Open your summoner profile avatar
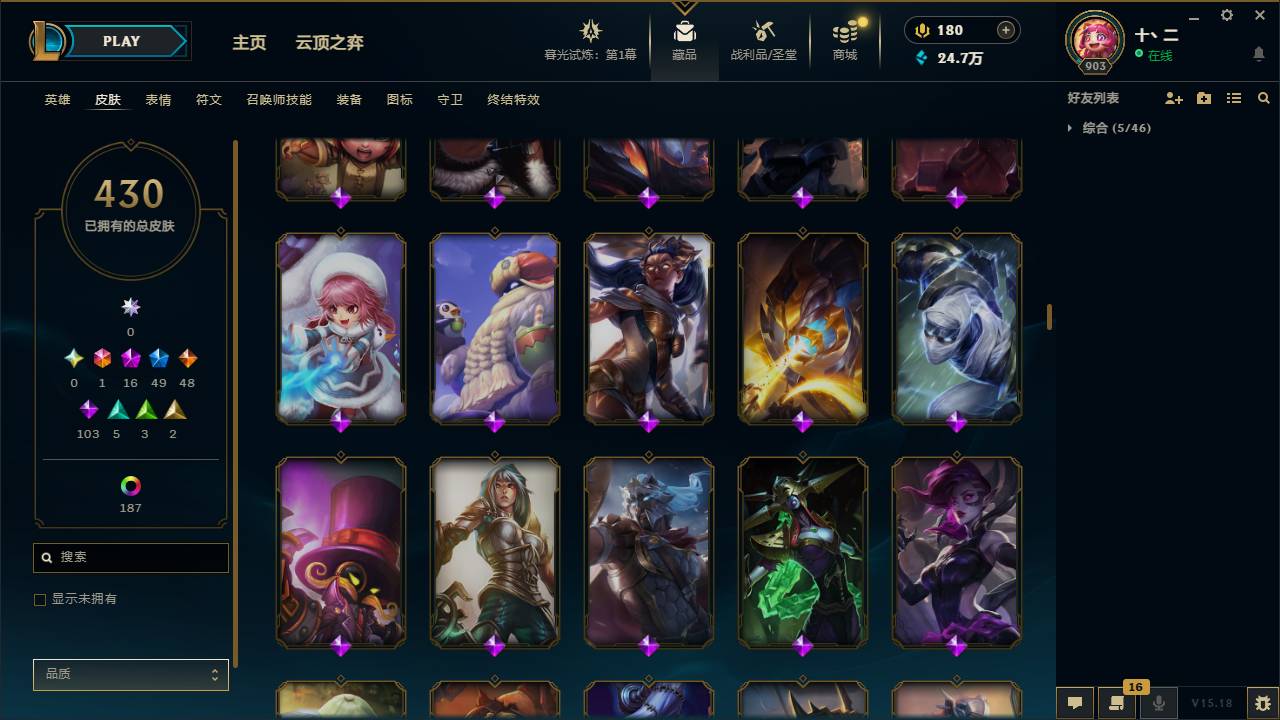Image resolution: width=1280 pixels, height=720 pixels. pyautogui.click(x=1093, y=41)
